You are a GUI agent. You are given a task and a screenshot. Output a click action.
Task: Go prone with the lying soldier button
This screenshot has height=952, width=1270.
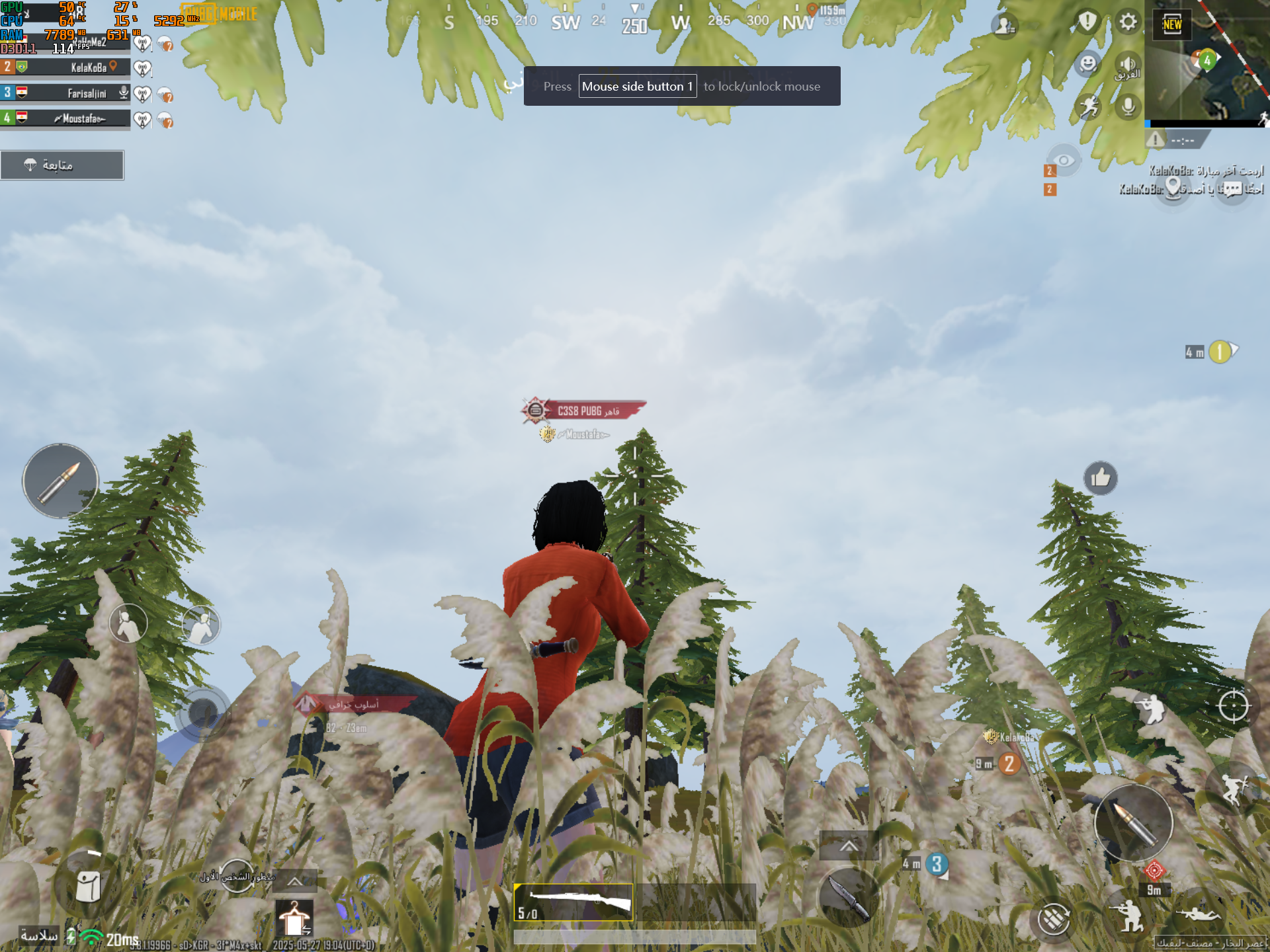1199,914
